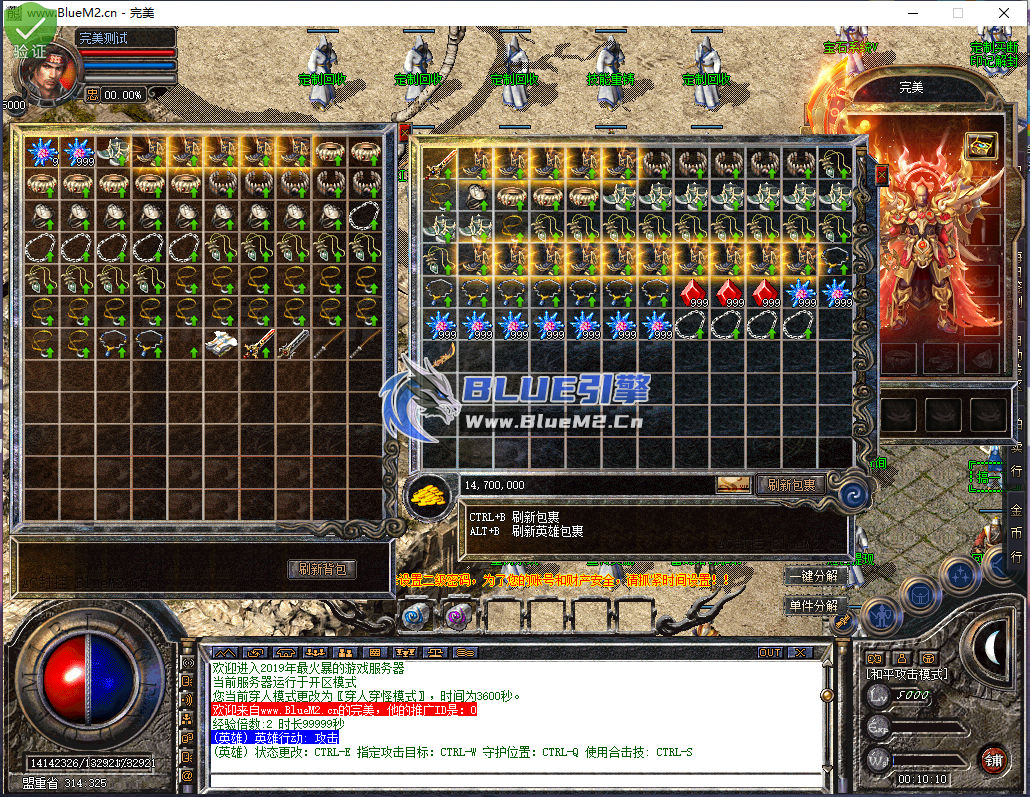
Task: Maximize the game window
Action: [957, 13]
